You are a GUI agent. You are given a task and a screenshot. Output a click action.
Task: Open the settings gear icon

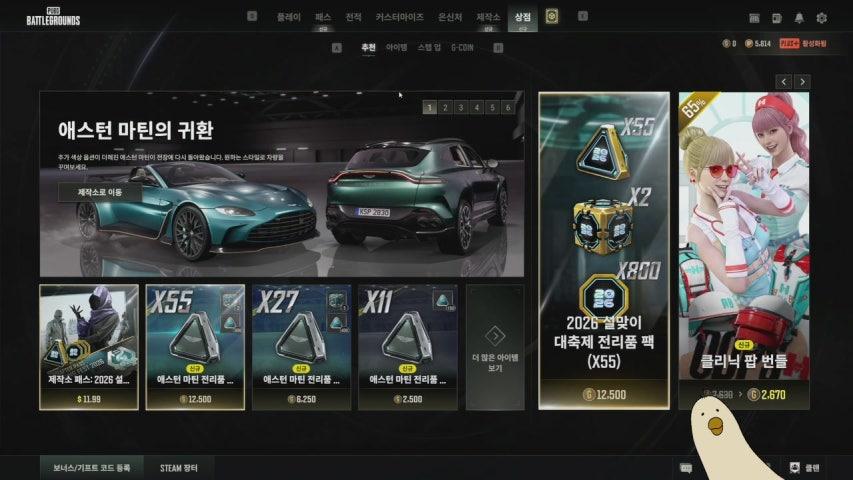[x=821, y=18]
